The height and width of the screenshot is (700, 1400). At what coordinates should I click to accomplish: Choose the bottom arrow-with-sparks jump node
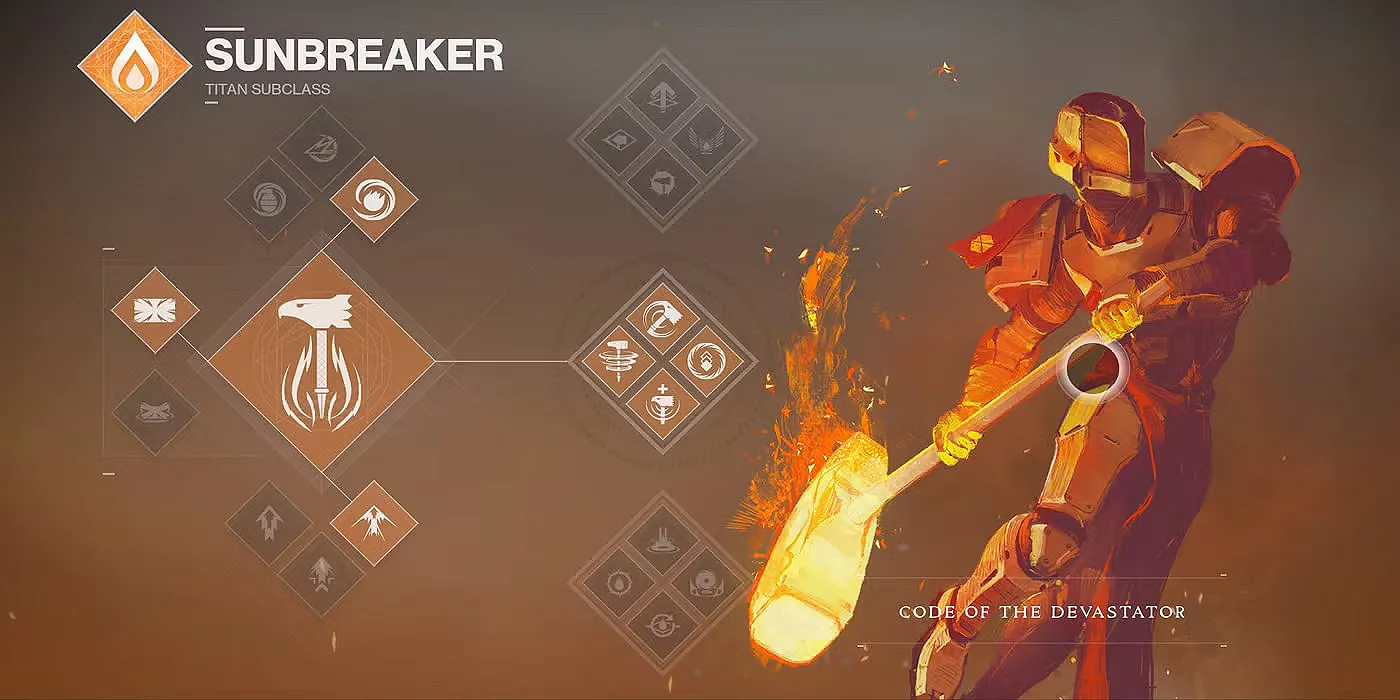tap(320, 572)
